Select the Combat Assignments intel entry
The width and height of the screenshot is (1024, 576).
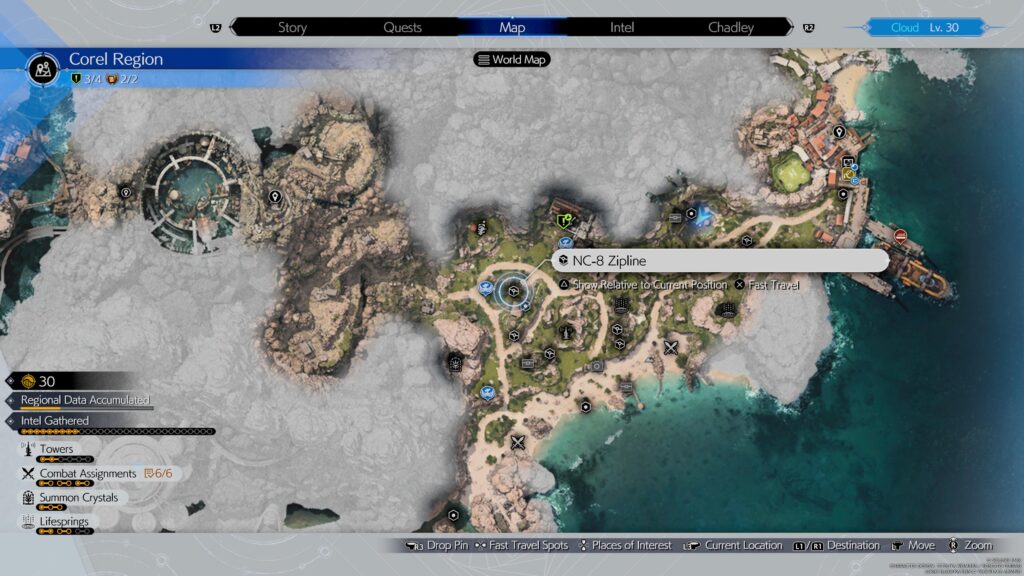[88, 474]
